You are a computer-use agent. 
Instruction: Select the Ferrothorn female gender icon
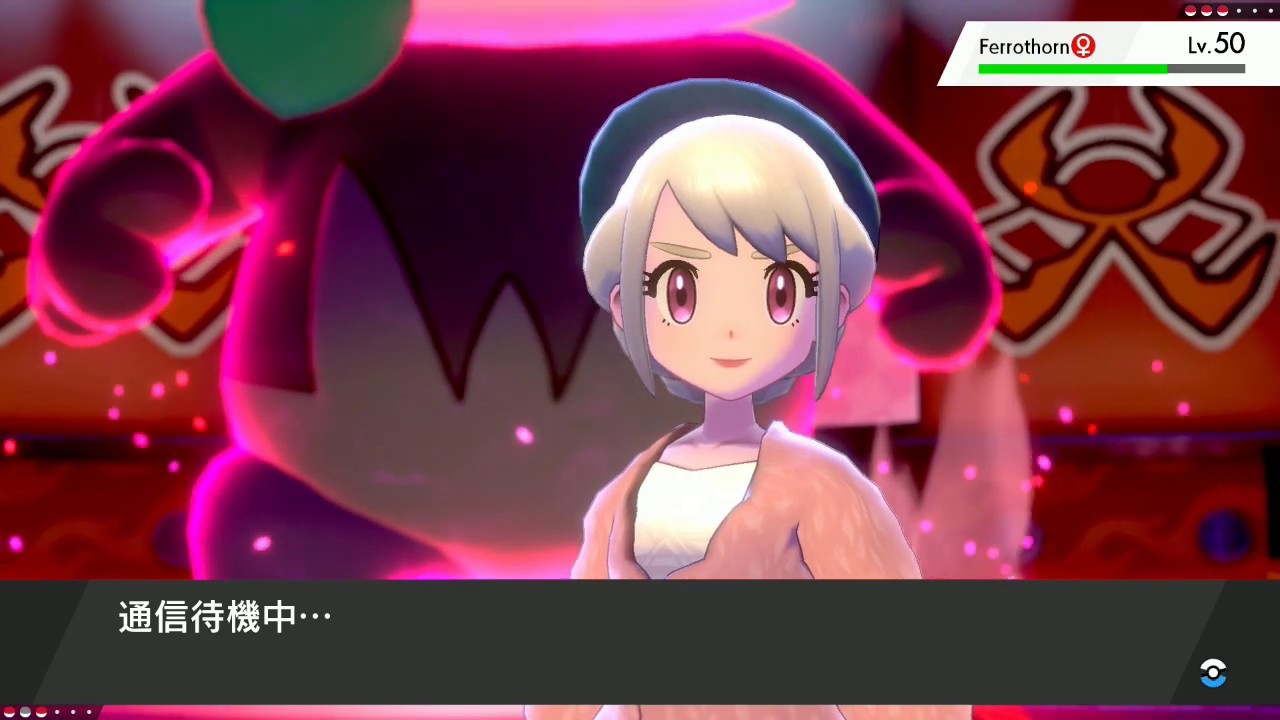point(1083,46)
